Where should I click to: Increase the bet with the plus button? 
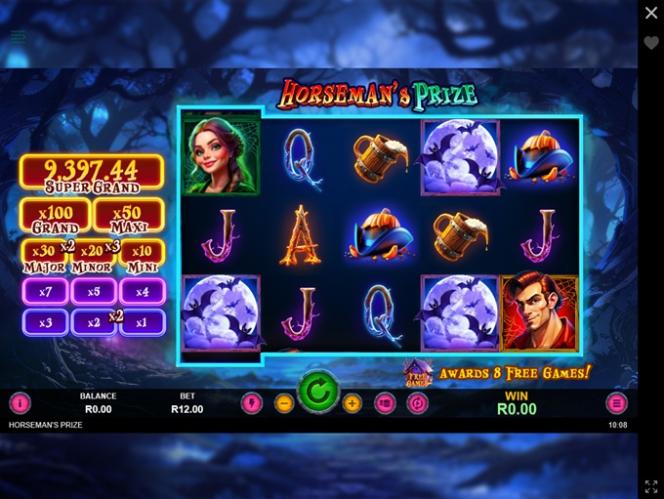tap(352, 404)
